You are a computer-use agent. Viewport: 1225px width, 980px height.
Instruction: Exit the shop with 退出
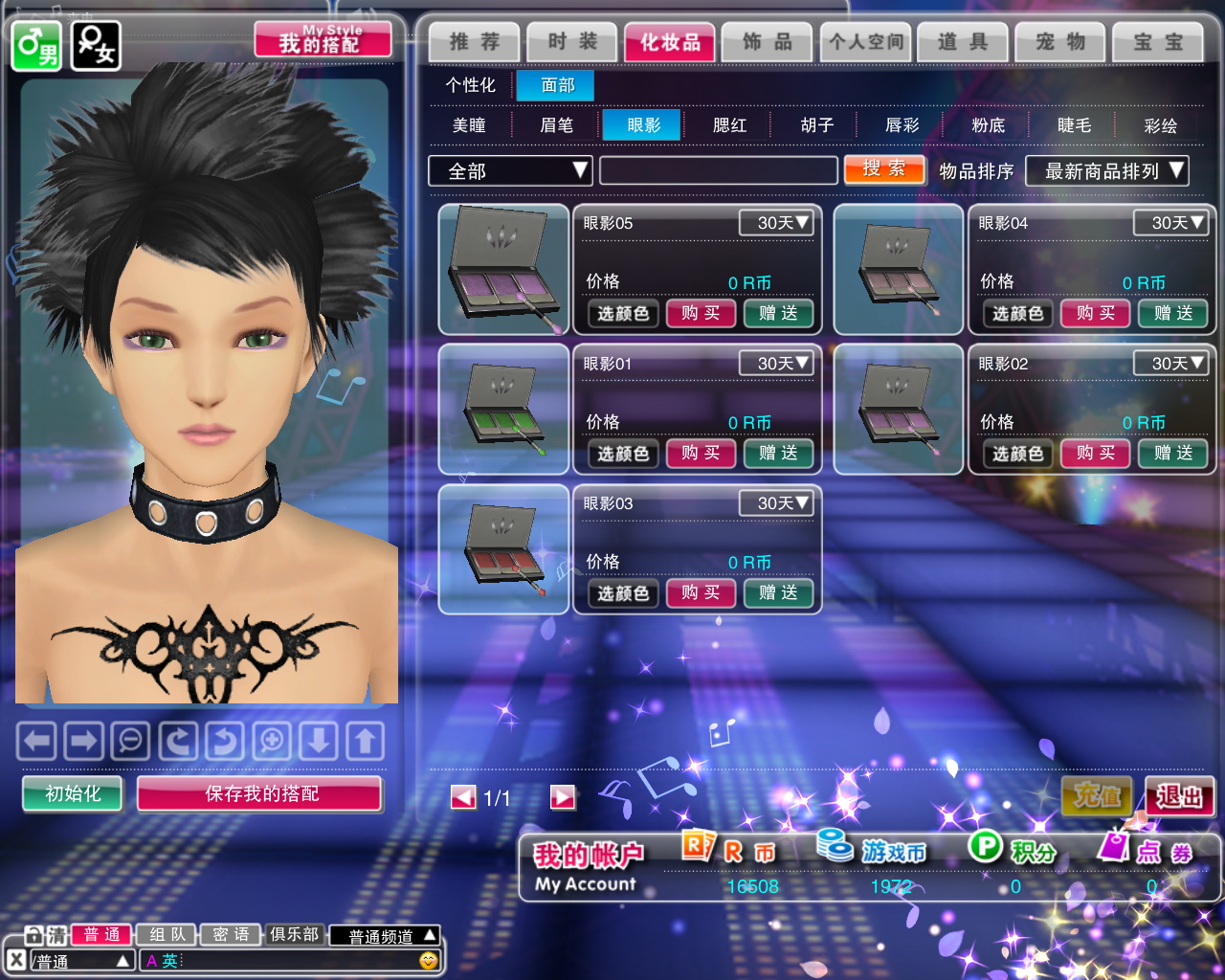coord(1179,795)
